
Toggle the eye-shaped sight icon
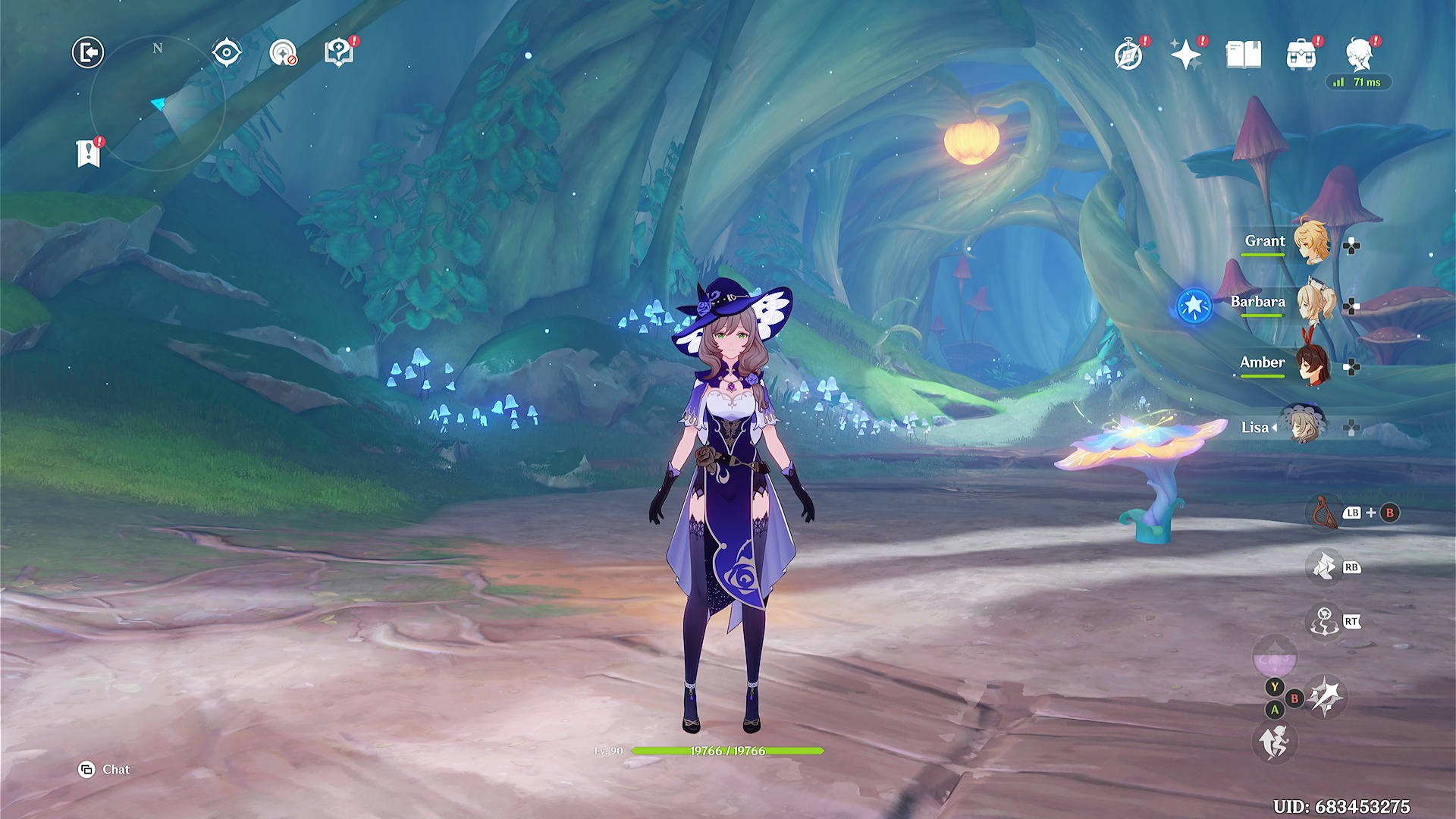pyautogui.click(x=227, y=53)
